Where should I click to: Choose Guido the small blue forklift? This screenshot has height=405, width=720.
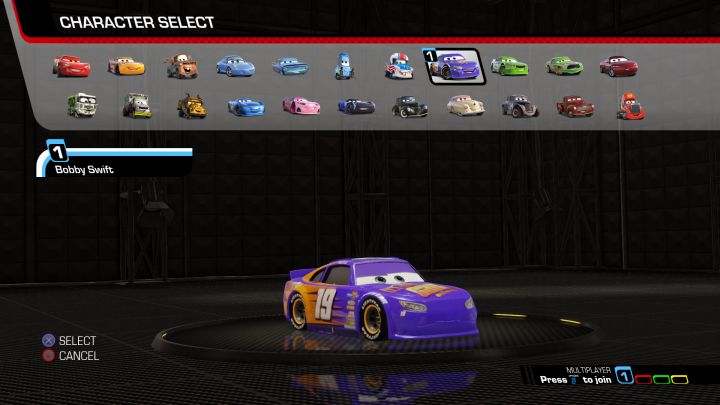(345, 67)
